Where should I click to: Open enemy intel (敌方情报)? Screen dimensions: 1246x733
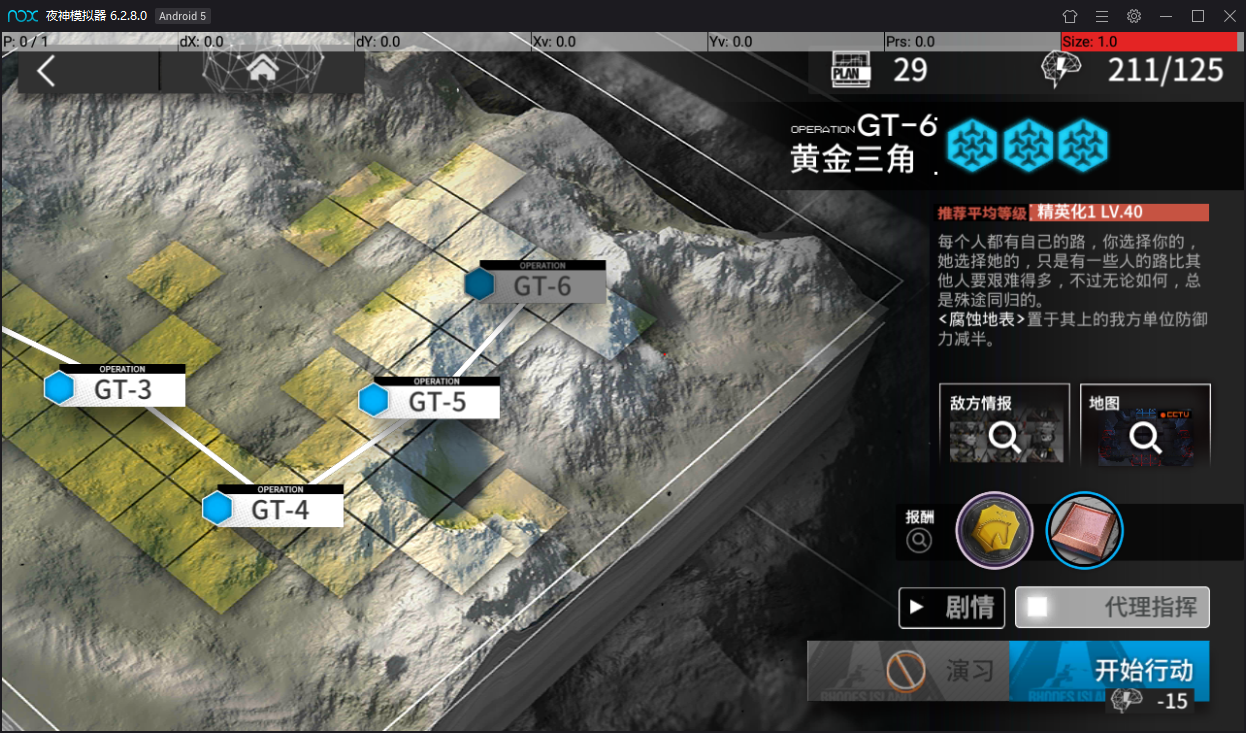pyautogui.click(x=1004, y=424)
